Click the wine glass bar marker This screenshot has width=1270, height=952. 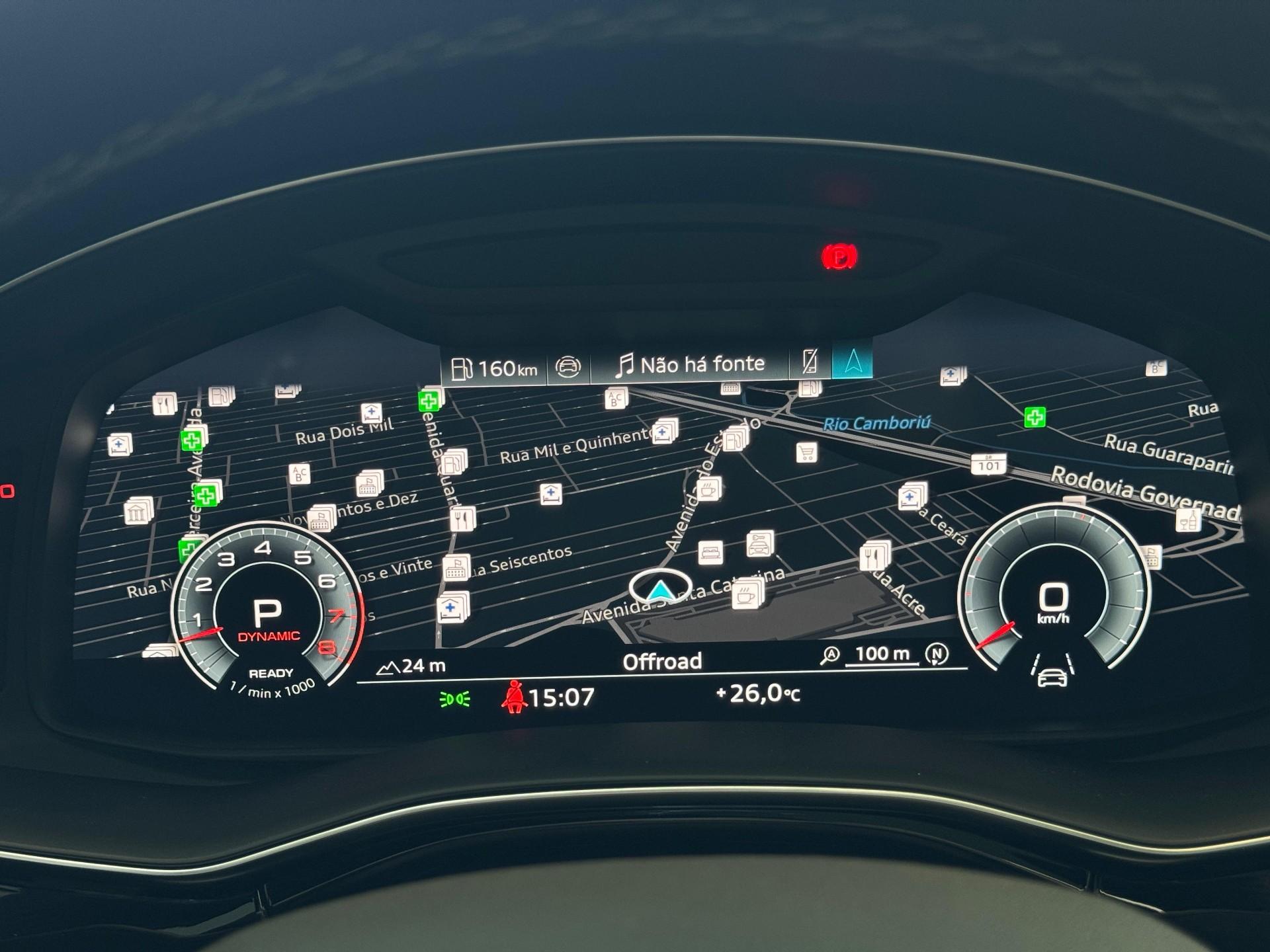[1189, 520]
